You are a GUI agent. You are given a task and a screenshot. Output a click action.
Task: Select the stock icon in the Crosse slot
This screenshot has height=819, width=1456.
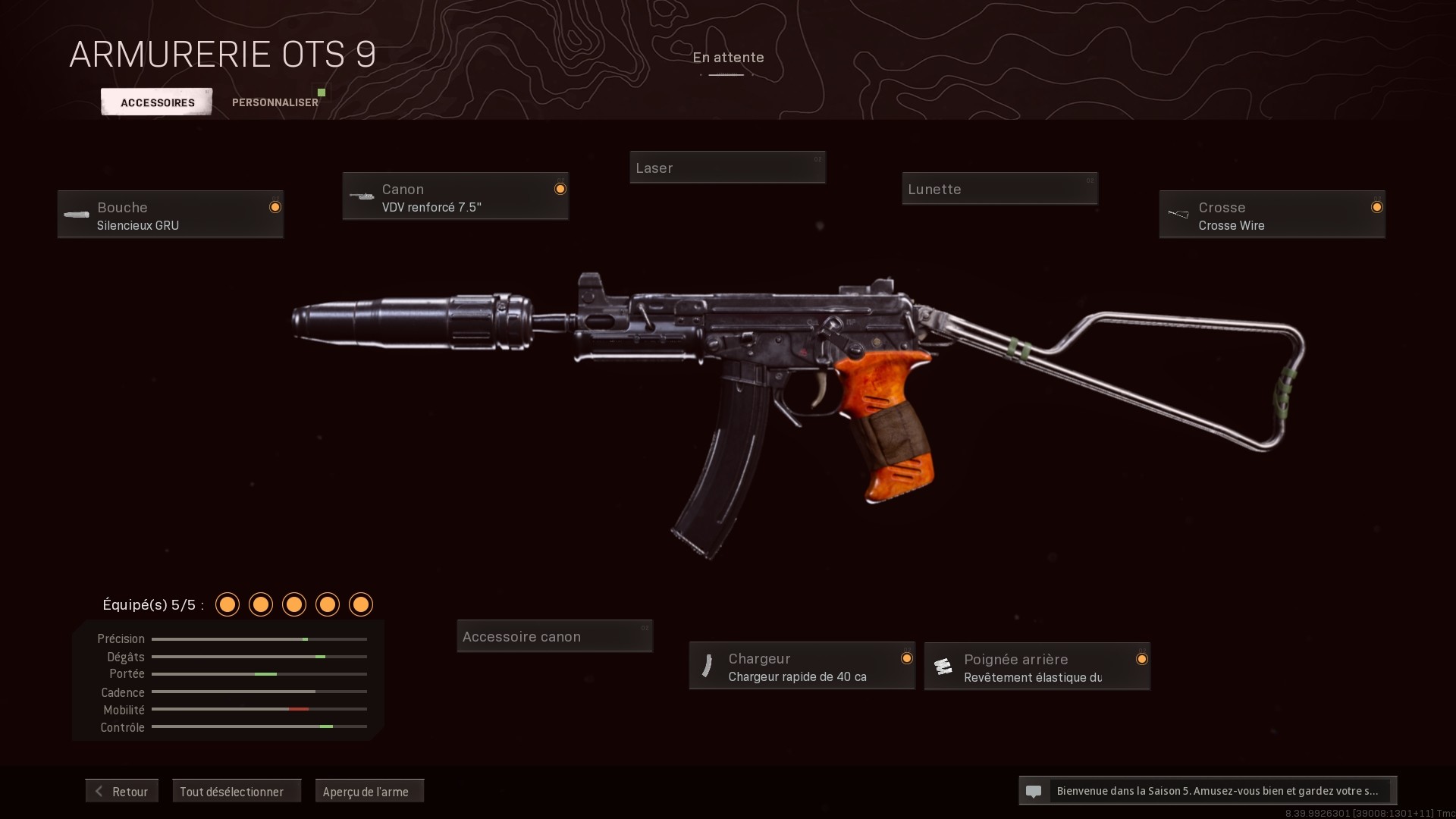(x=1178, y=214)
